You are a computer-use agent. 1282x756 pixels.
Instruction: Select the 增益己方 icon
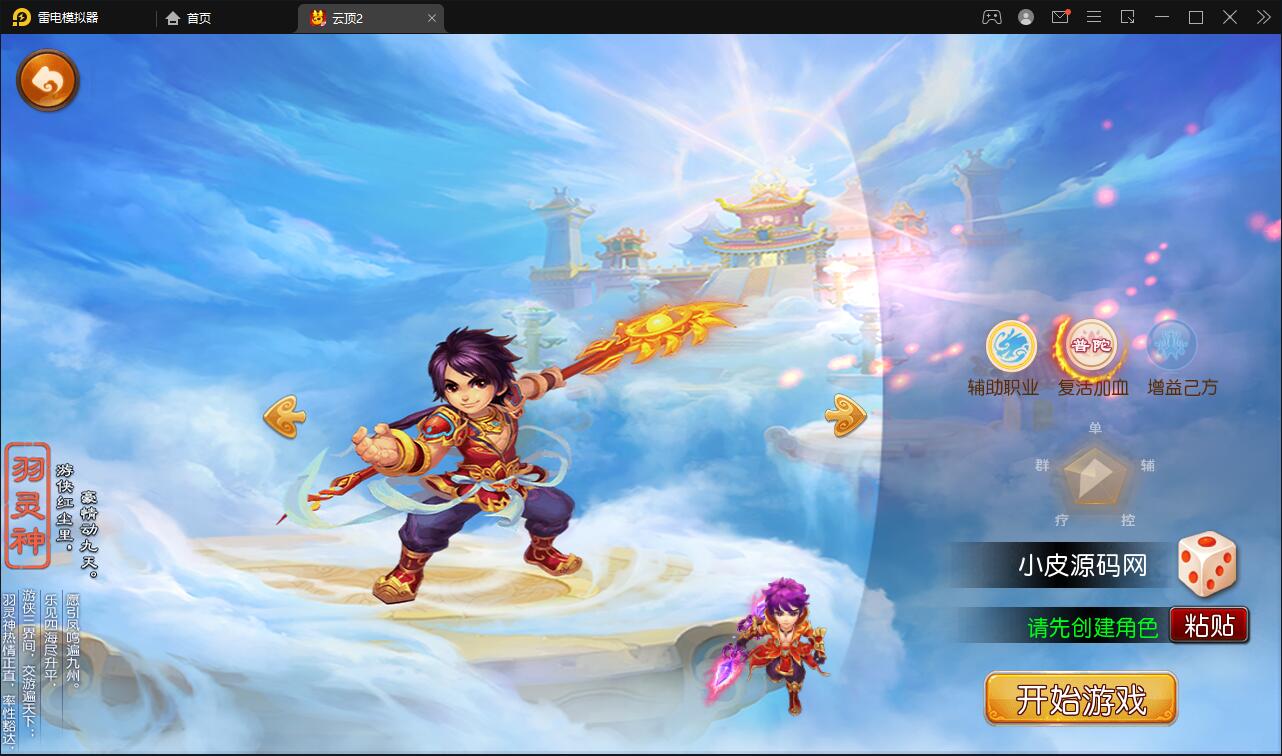tap(1172, 346)
